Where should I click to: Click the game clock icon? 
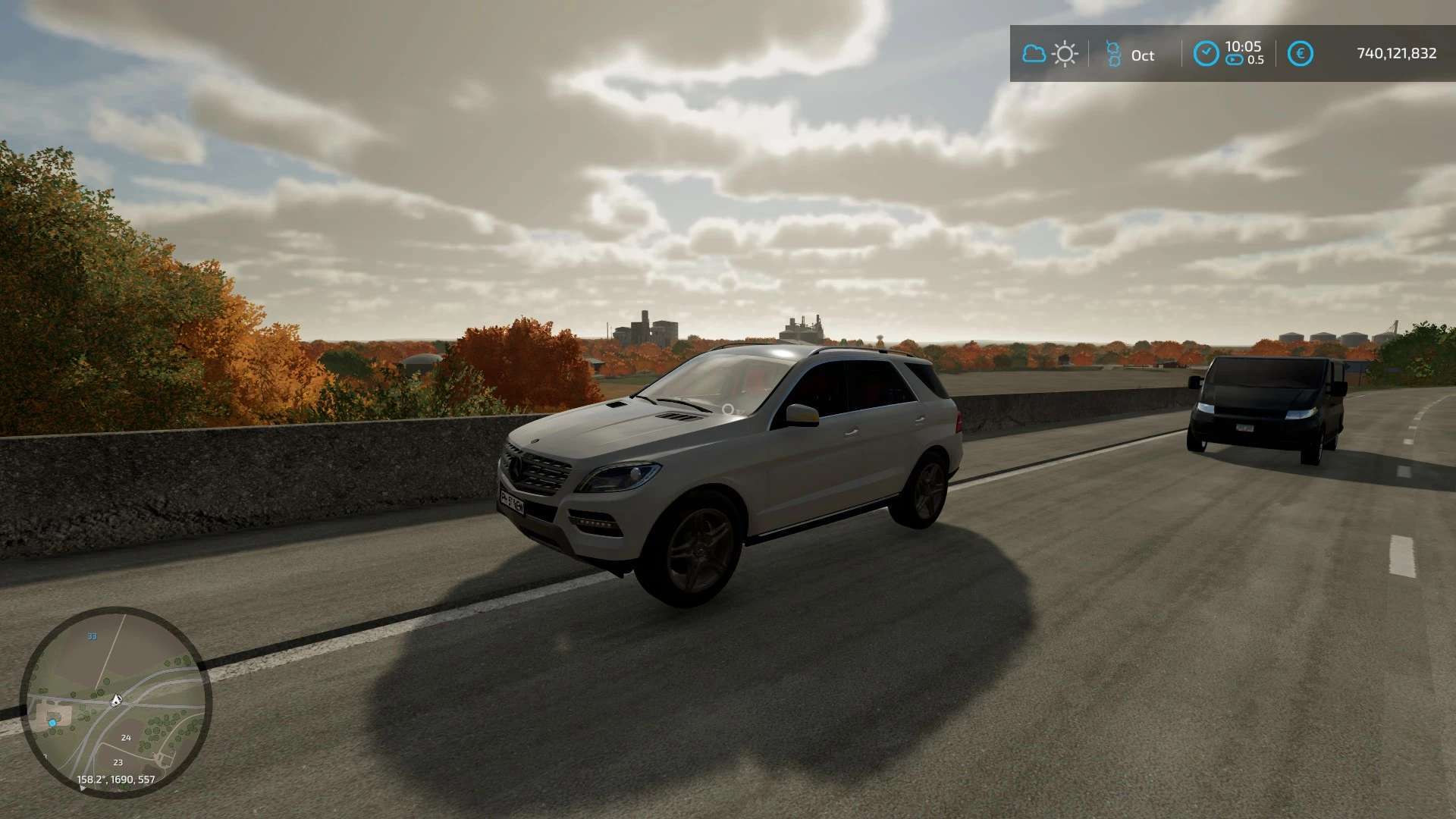[x=1206, y=54]
